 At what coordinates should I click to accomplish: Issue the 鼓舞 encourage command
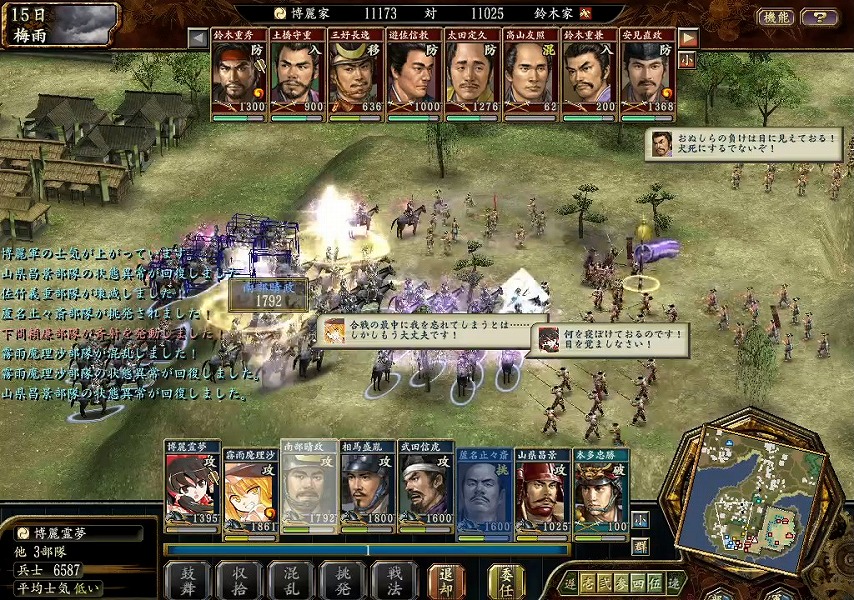click(187, 579)
